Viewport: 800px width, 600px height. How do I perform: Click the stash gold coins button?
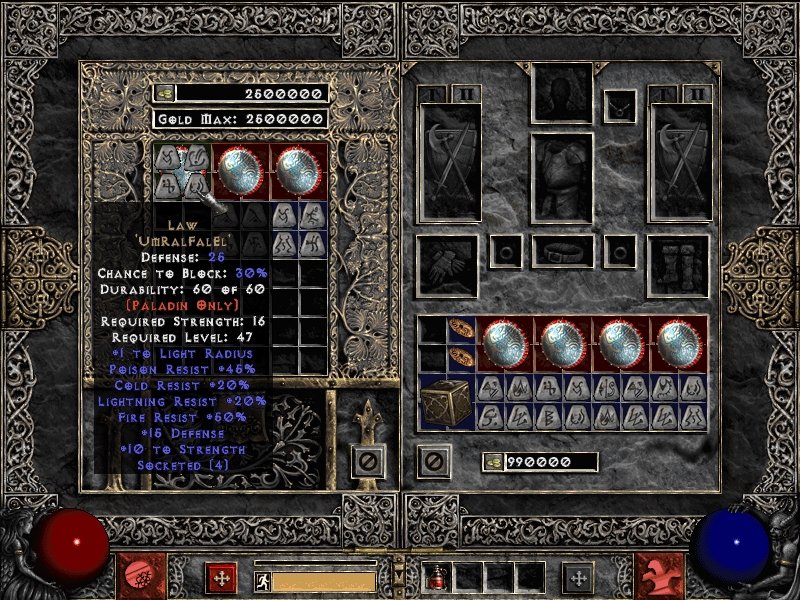click(165, 93)
